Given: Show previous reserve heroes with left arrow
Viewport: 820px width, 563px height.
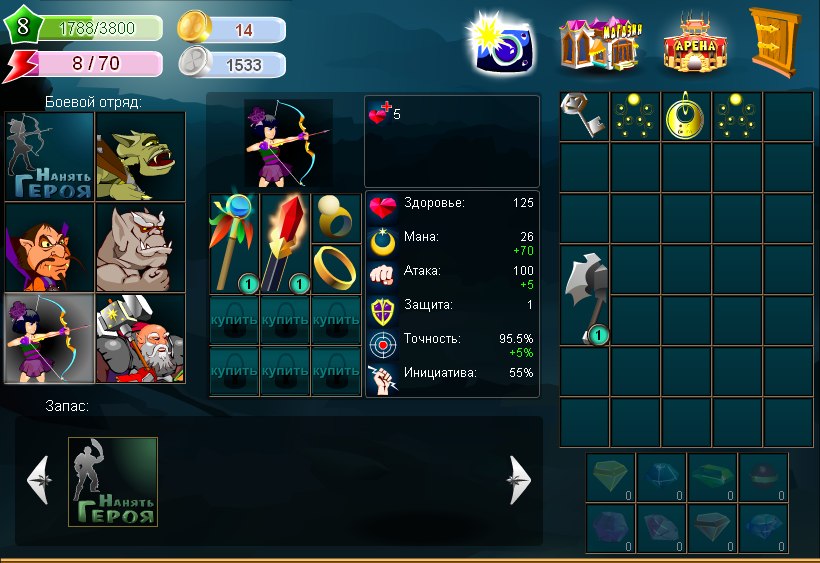Looking at the screenshot, I should pos(38,481).
